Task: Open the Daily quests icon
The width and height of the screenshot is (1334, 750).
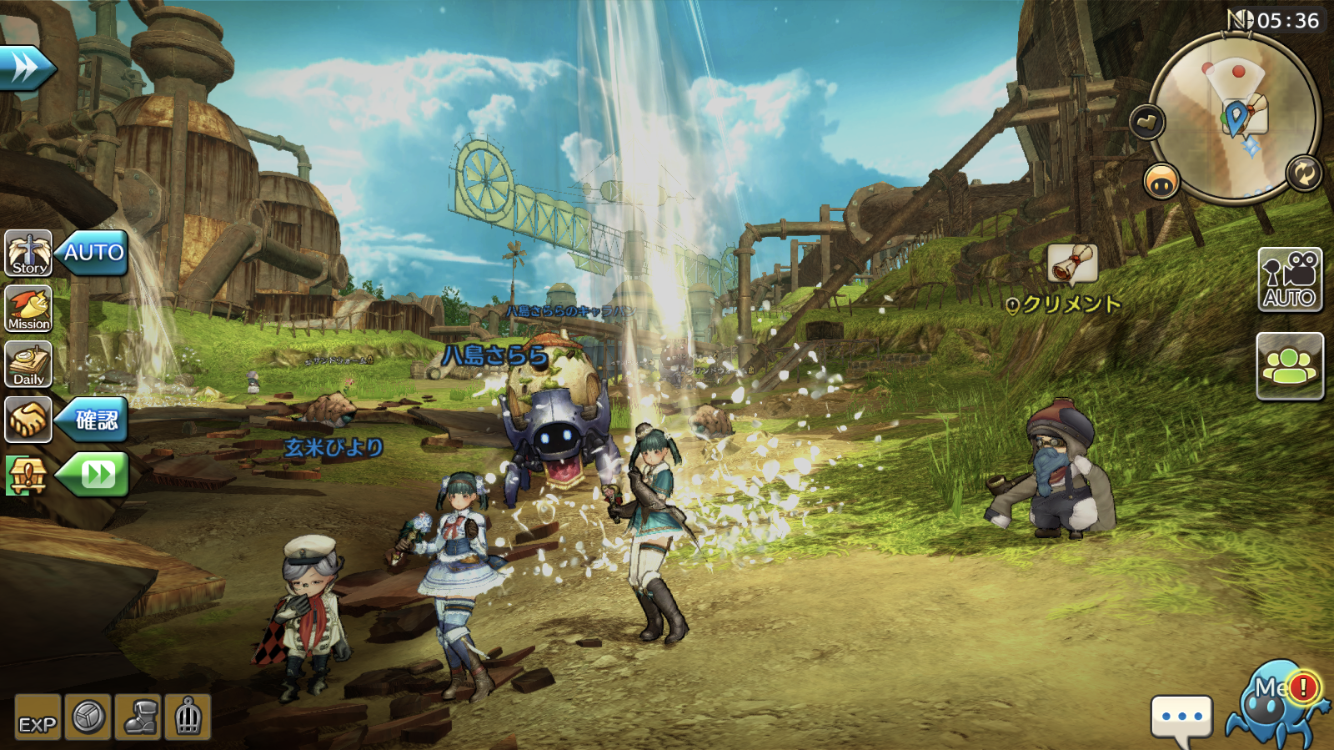Action: pos(29,365)
